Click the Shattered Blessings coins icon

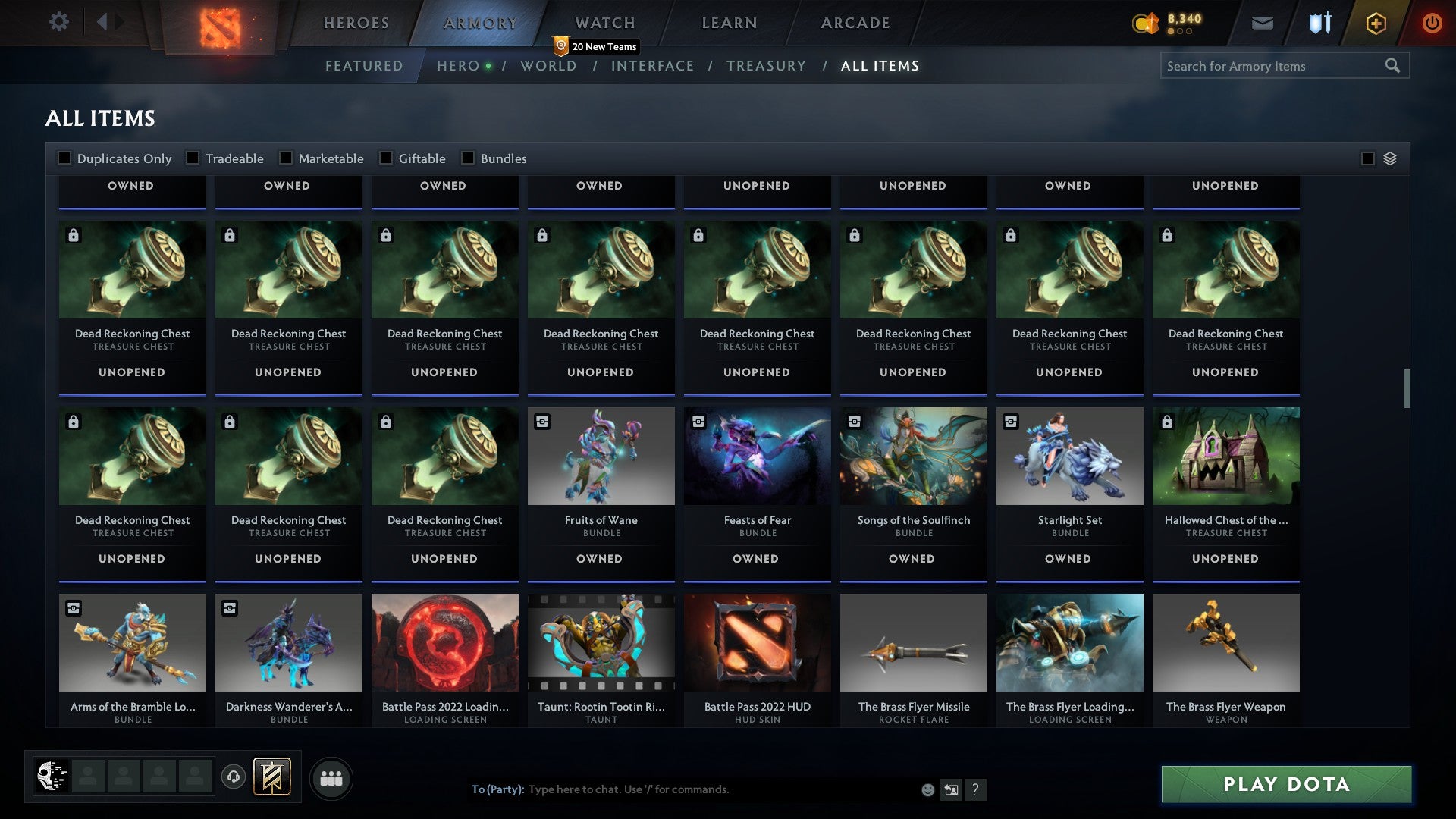pos(1145,23)
